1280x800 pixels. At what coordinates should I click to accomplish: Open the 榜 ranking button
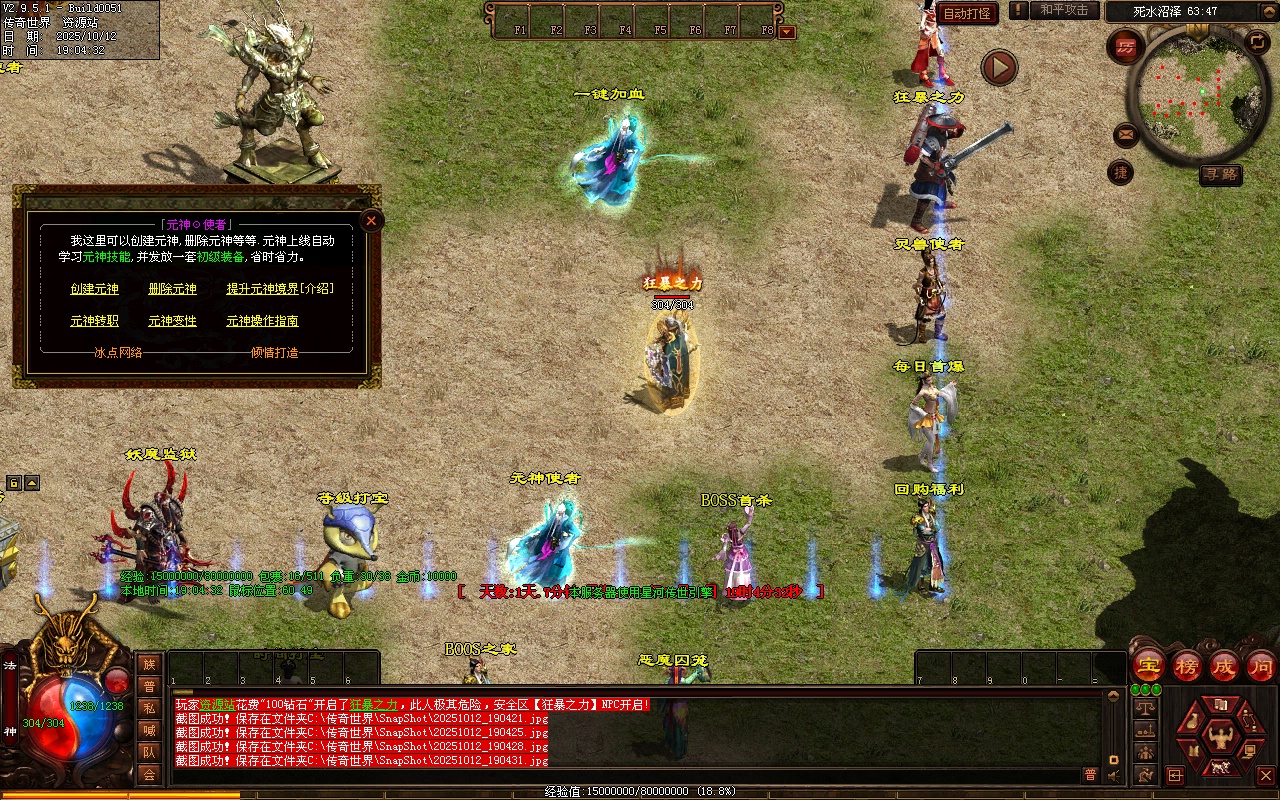click(1187, 666)
